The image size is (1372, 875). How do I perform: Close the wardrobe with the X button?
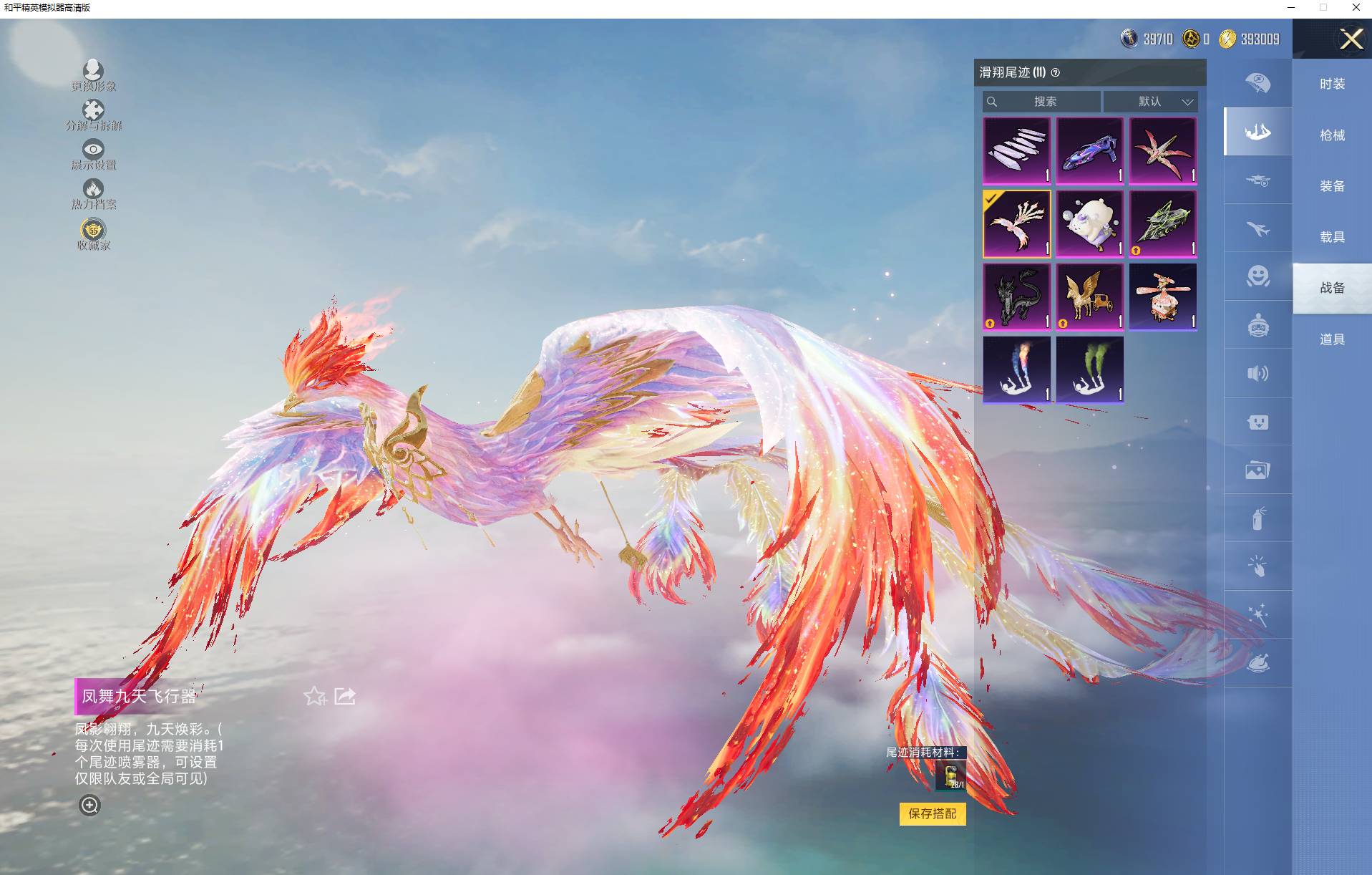pyautogui.click(x=1351, y=39)
